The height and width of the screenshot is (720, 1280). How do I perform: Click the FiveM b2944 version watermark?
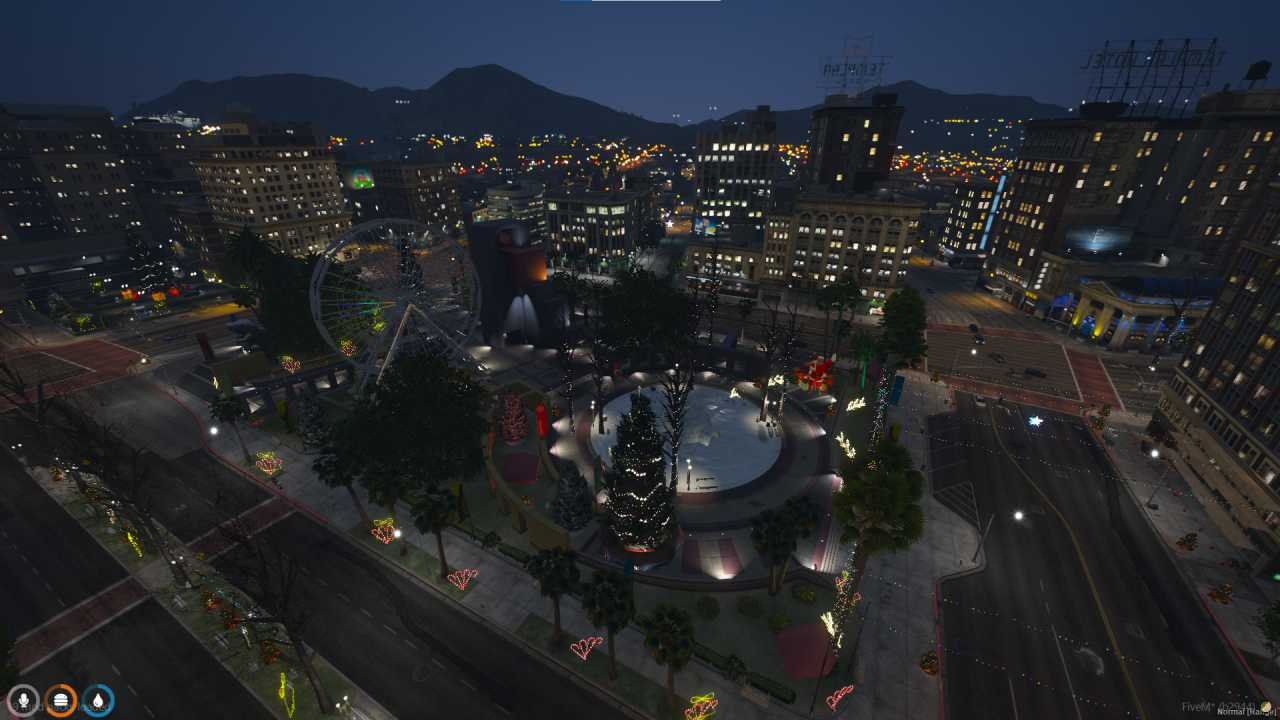1205,706
